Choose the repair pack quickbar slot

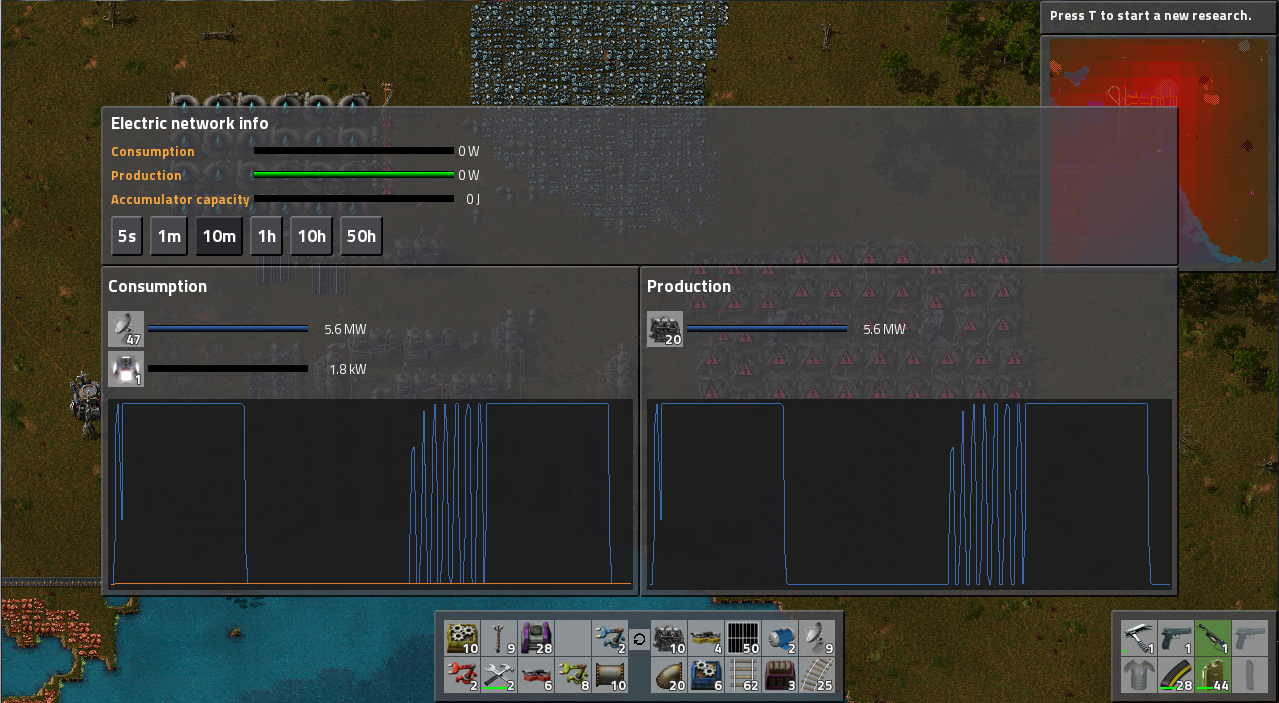[x=499, y=675]
